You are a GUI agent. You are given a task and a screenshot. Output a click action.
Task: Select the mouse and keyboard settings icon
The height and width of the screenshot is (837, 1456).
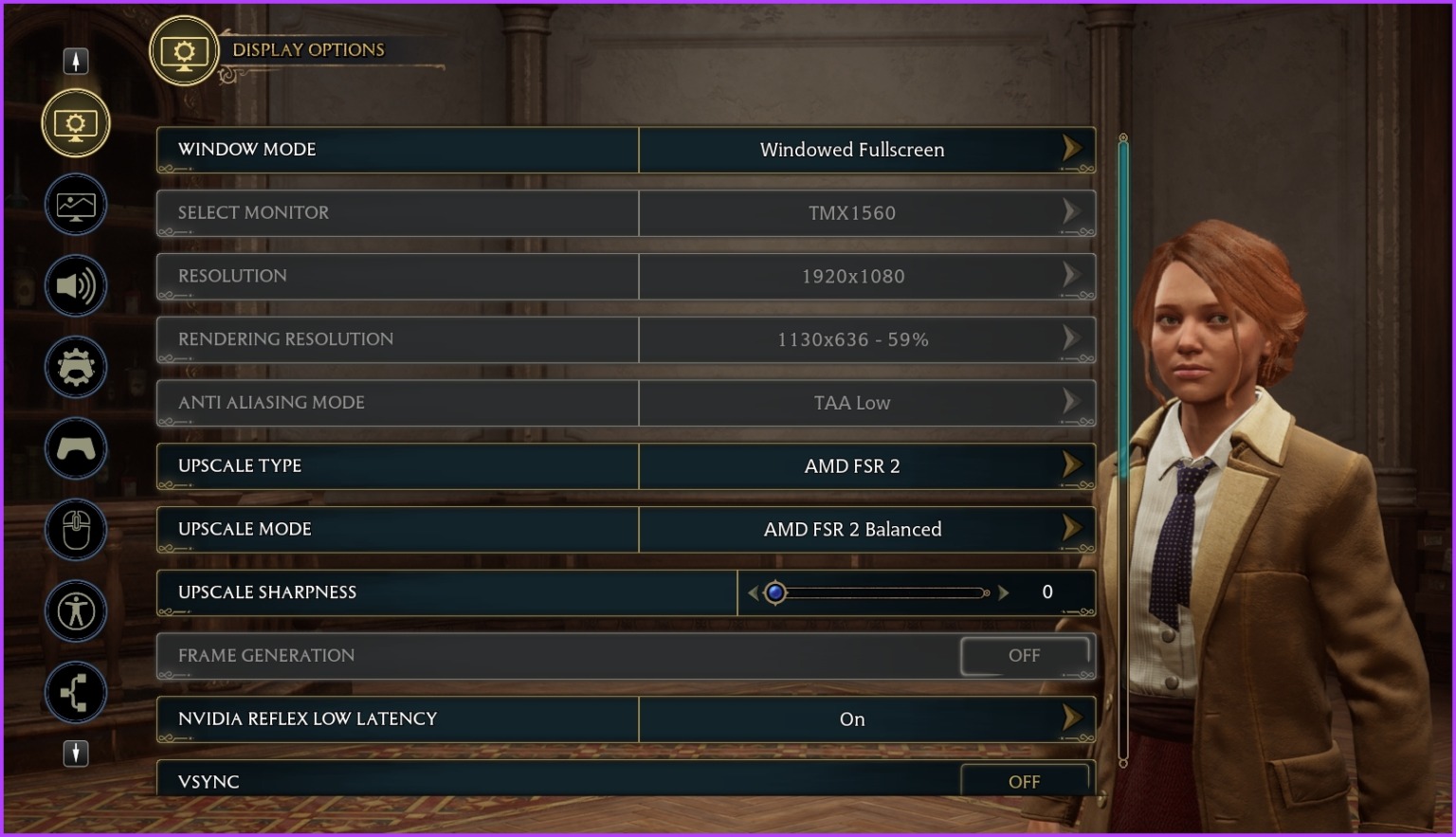pos(76,530)
